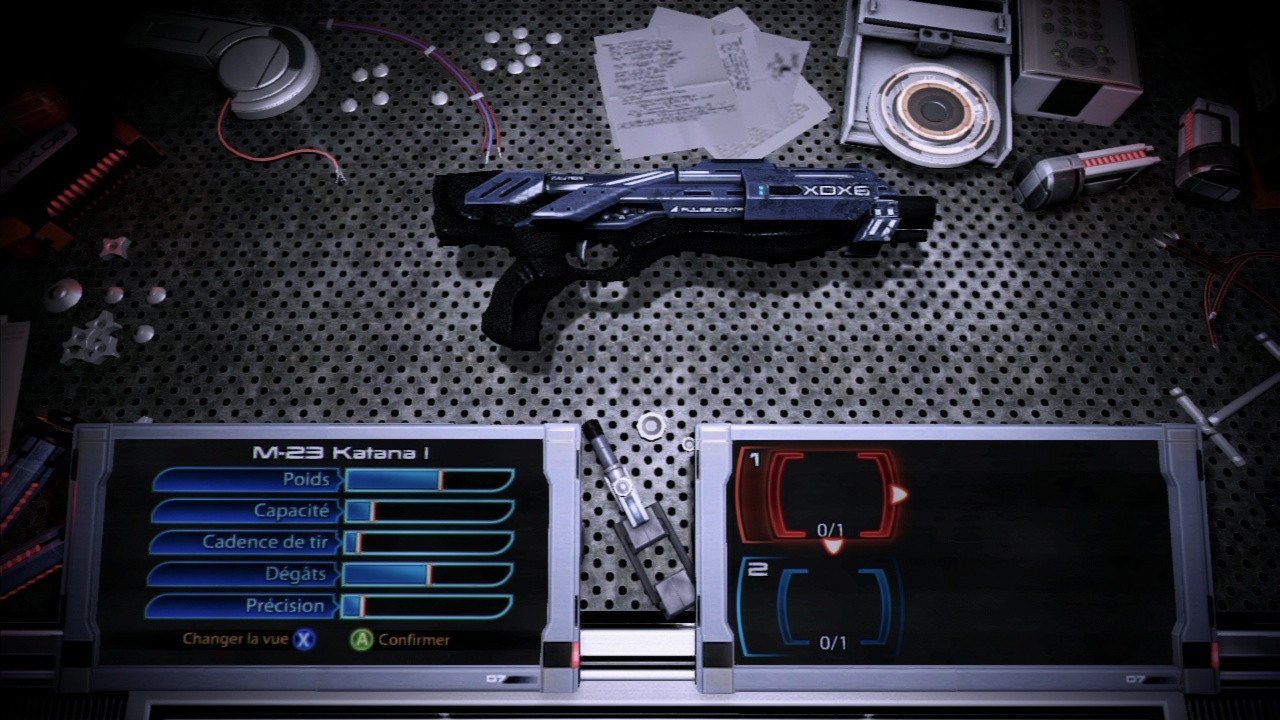The image size is (1280, 720).
Task: Select the red weapon mod slot 1
Action: click(x=832, y=495)
